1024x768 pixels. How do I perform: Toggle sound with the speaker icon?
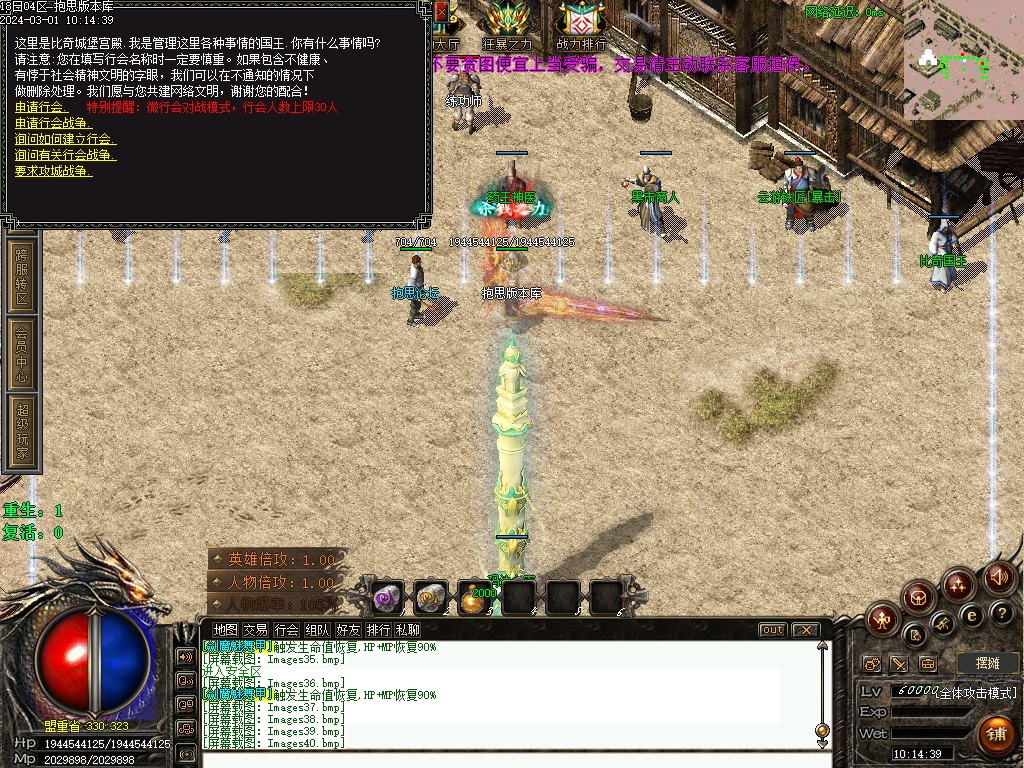(x=998, y=576)
